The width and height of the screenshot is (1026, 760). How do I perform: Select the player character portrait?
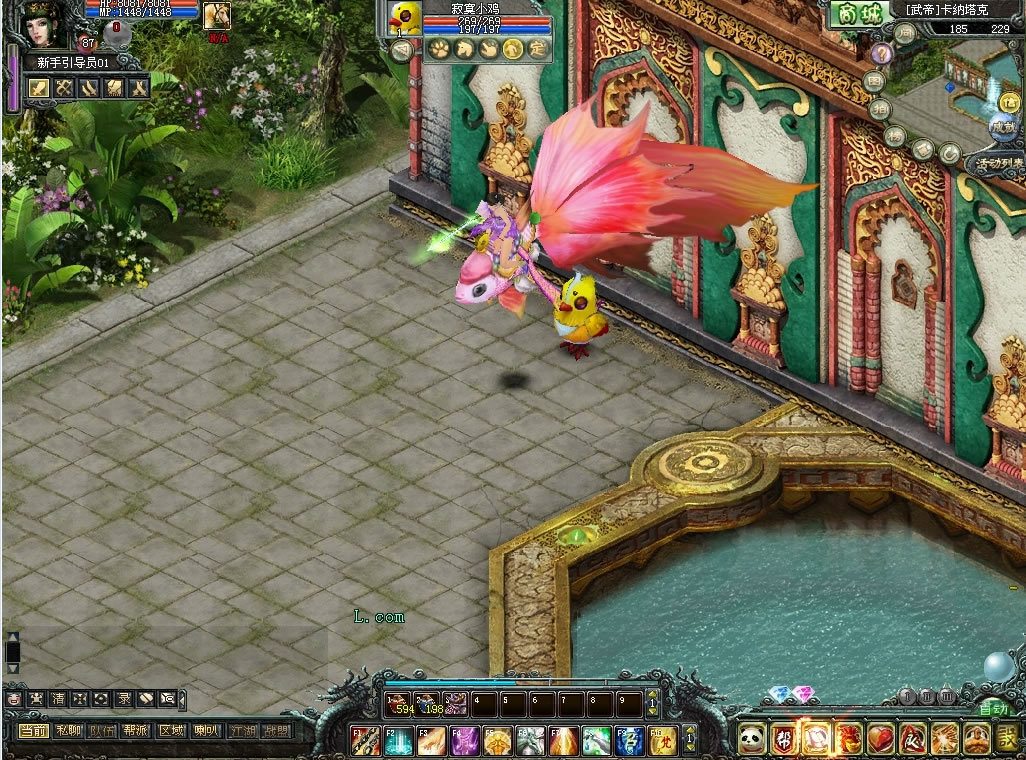tap(40, 24)
